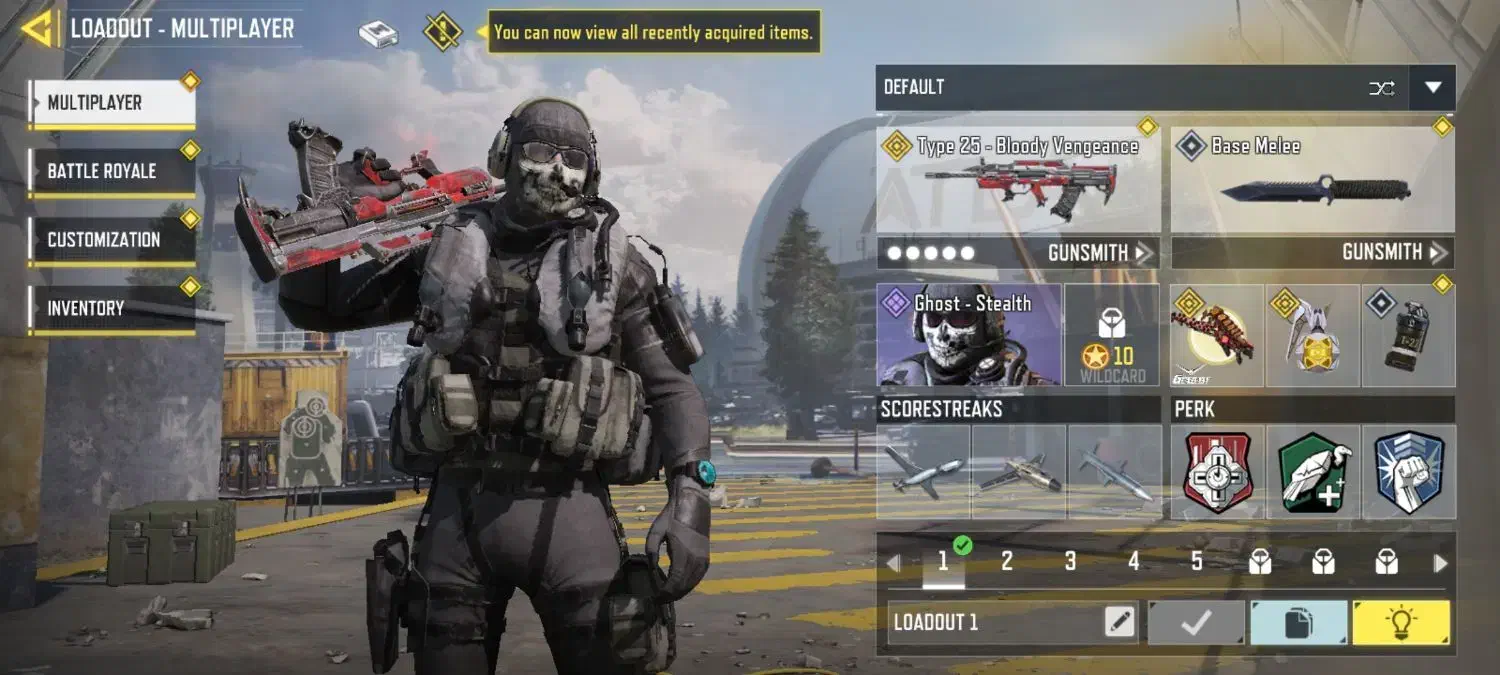The width and height of the screenshot is (1500, 675).
Task: Switch to the Battle Royale tab
Action: tap(111, 171)
